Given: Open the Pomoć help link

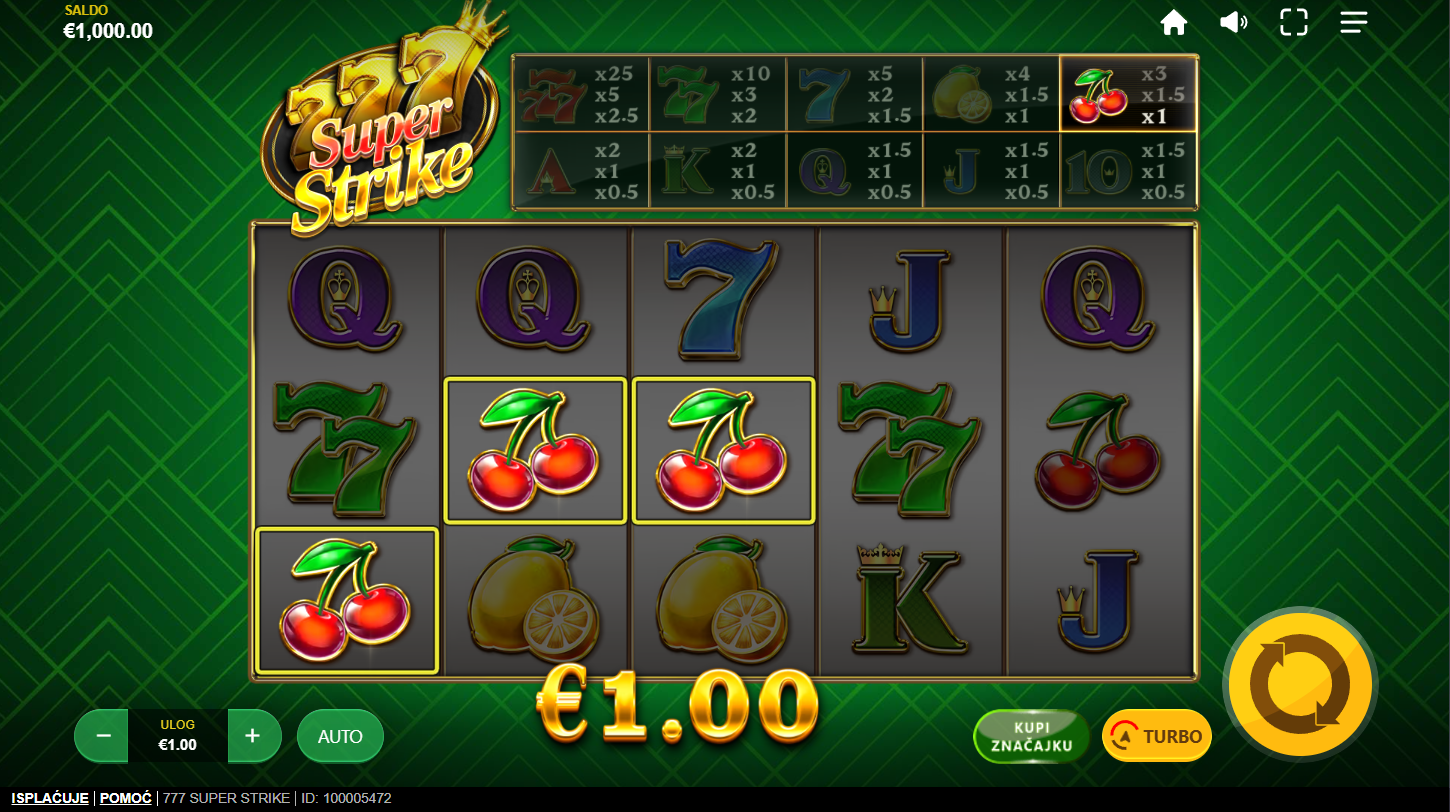Looking at the screenshot, I should pyautogui.click(x=126, y=798).
